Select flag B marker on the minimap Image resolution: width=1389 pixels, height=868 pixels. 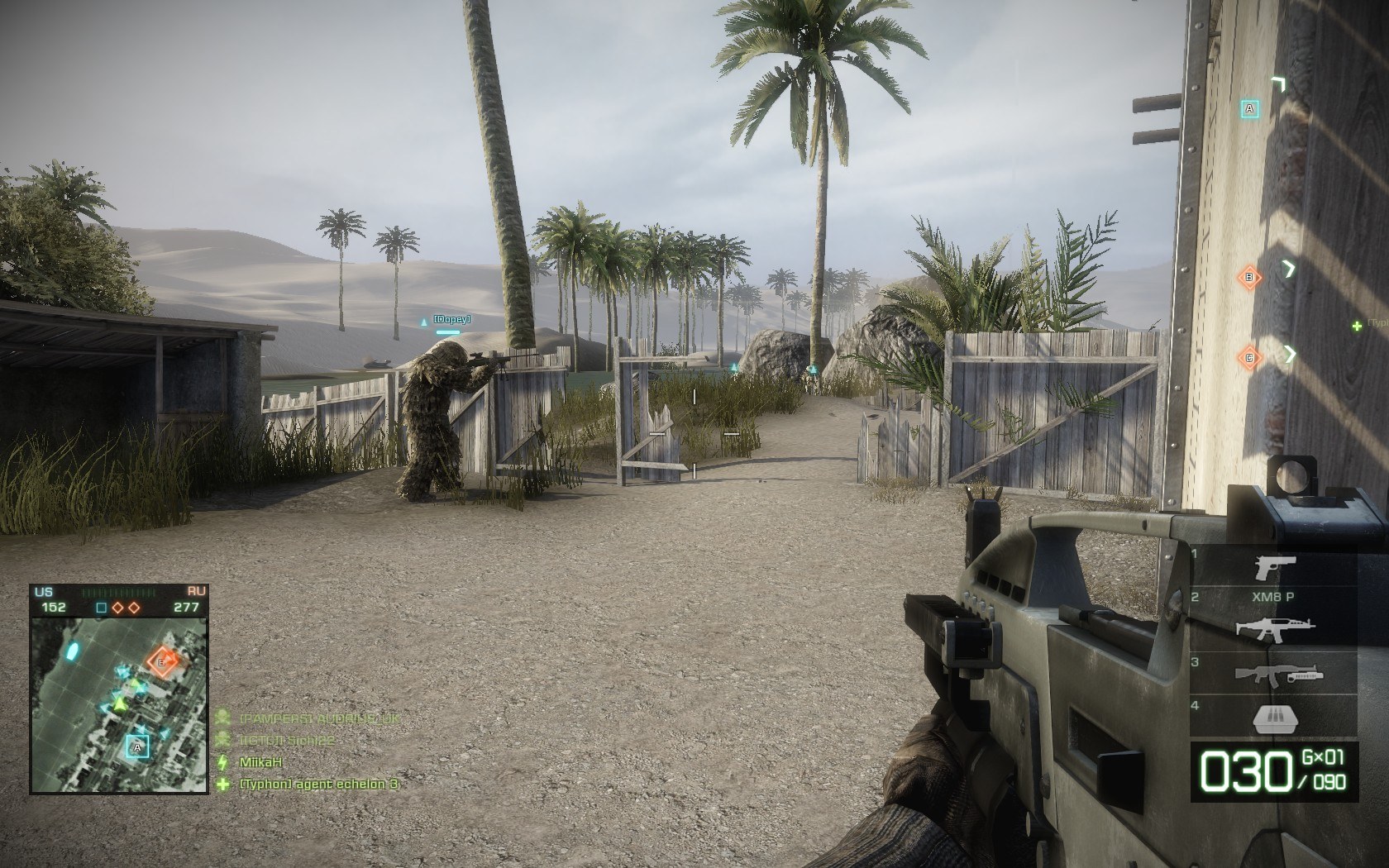pyautogui.click(x=162, y=661)
